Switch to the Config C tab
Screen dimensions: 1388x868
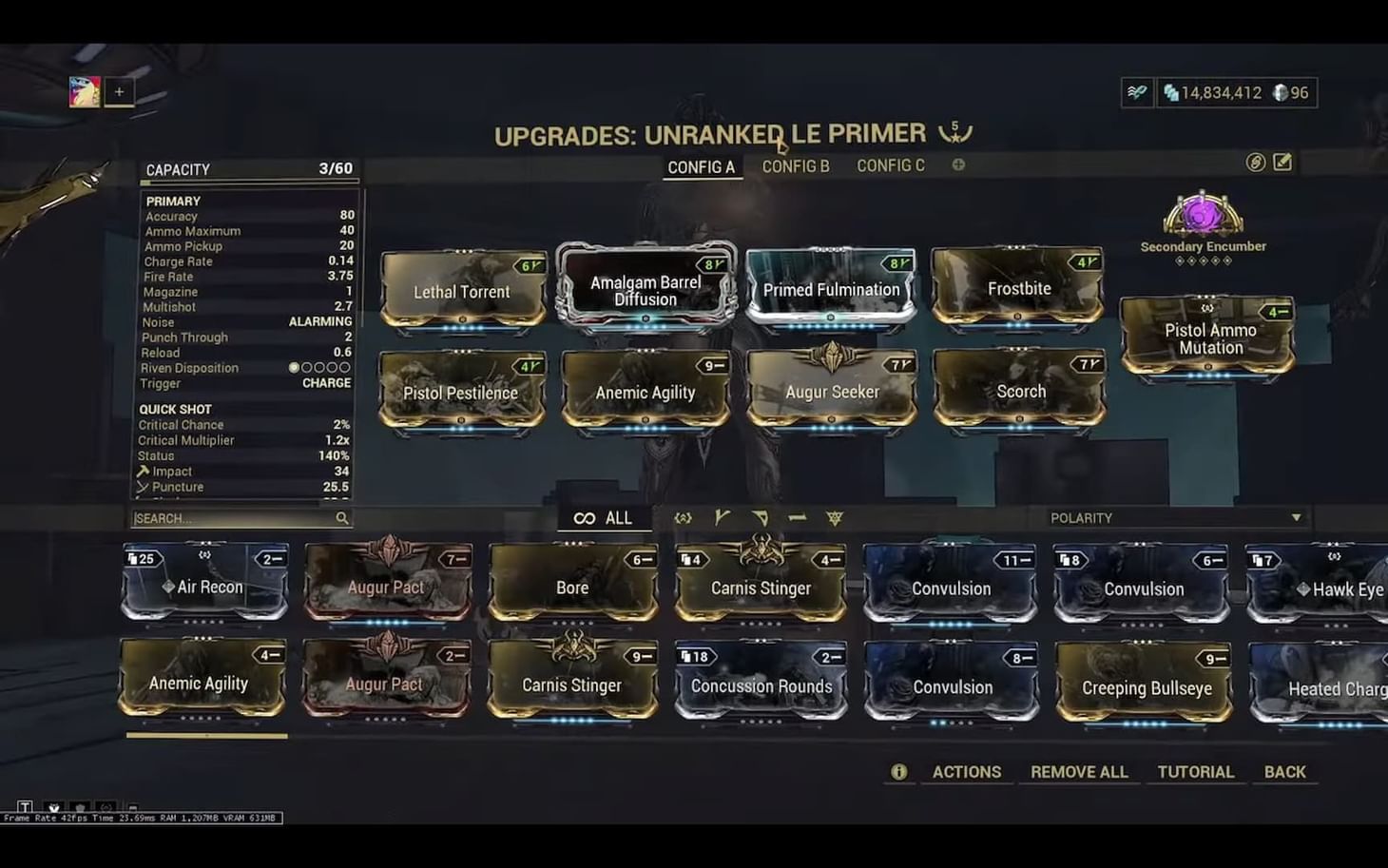[x=891, y=164]
